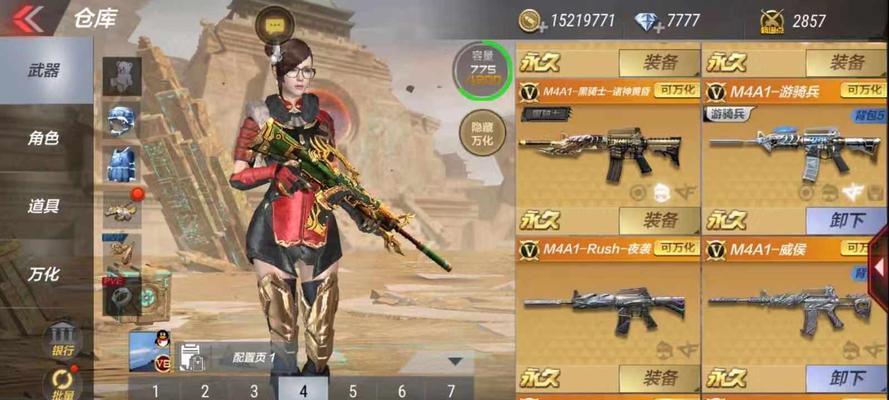Select the teddy bear equipment slot

pos(122,75)
